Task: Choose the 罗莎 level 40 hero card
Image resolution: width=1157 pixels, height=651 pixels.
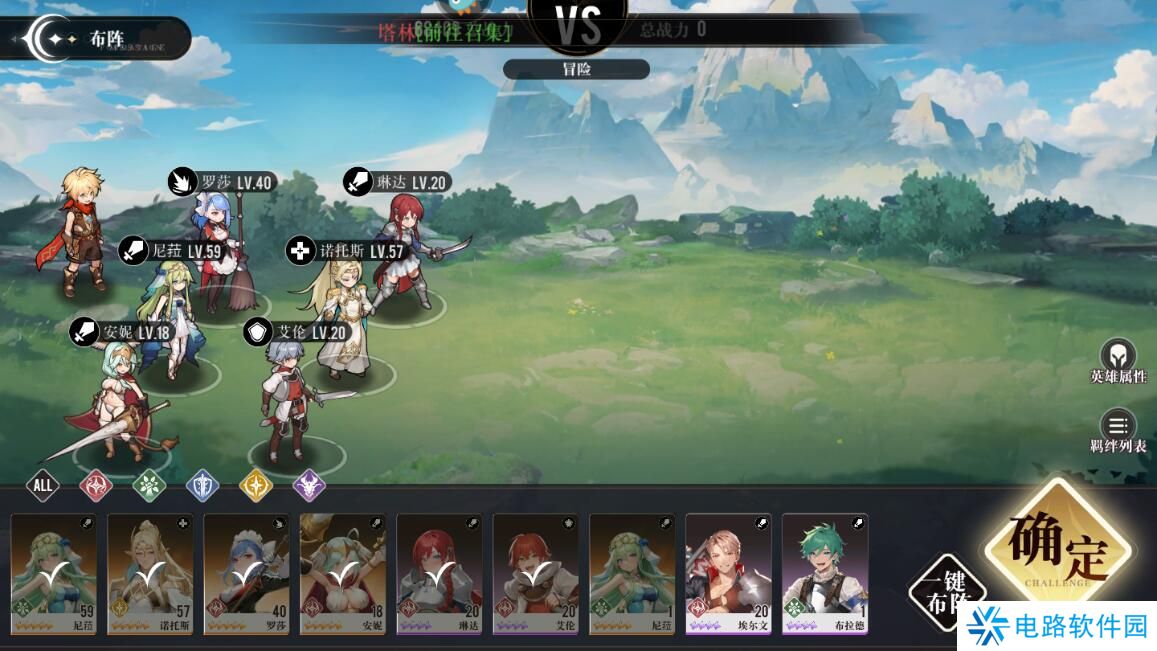Action: point(247,573)
